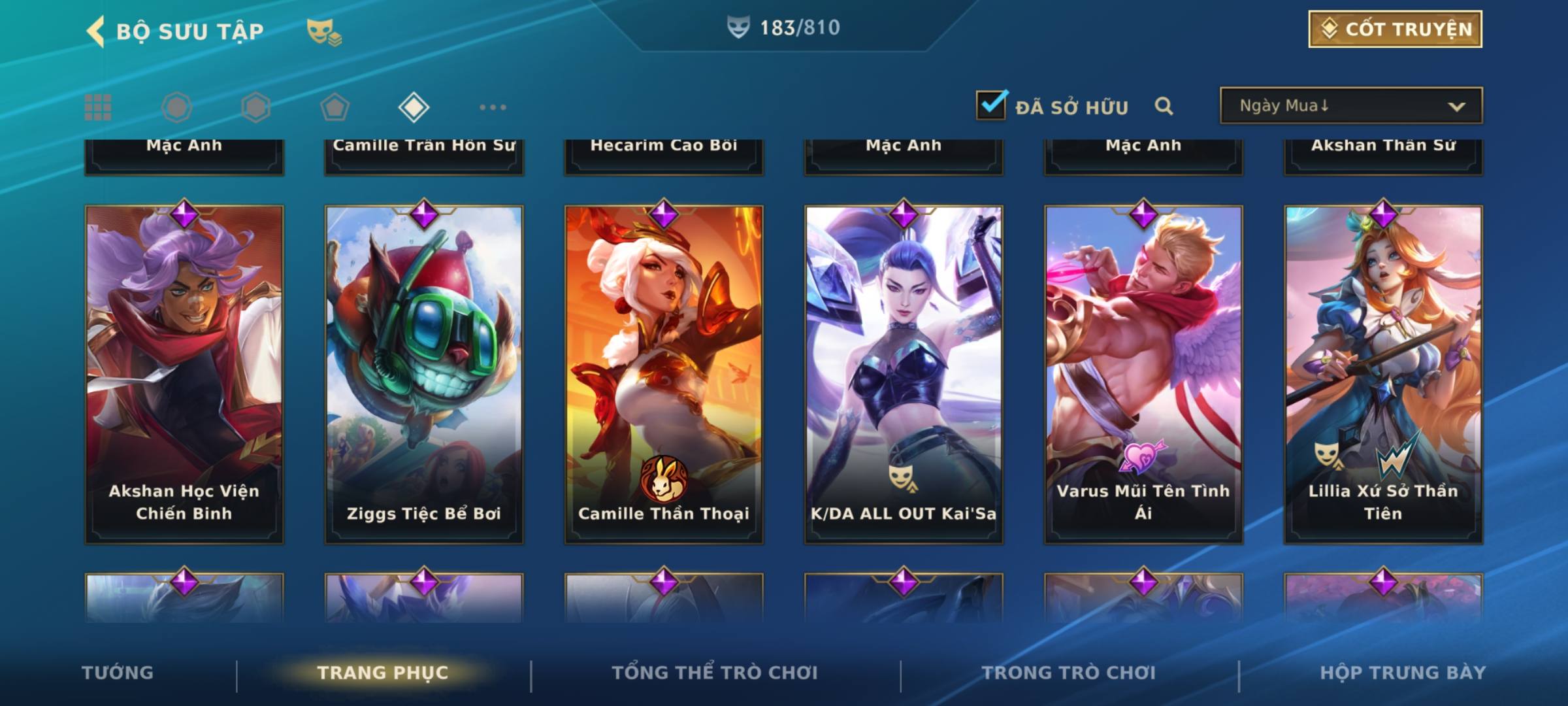Image resolution: width=1568 pixels, height=706 pixels.
Task: Switch to the Tướng tab
Action: coord(118,673)
